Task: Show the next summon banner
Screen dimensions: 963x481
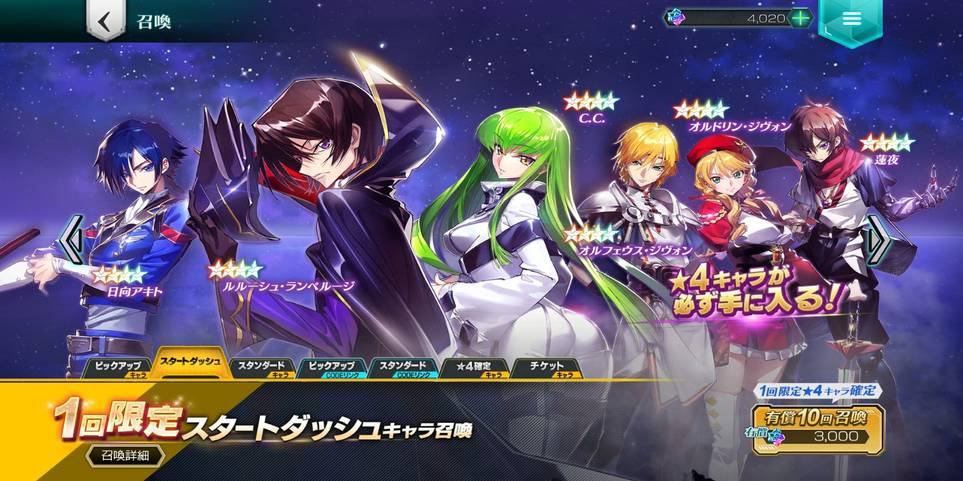Action: tap(877, 242)
